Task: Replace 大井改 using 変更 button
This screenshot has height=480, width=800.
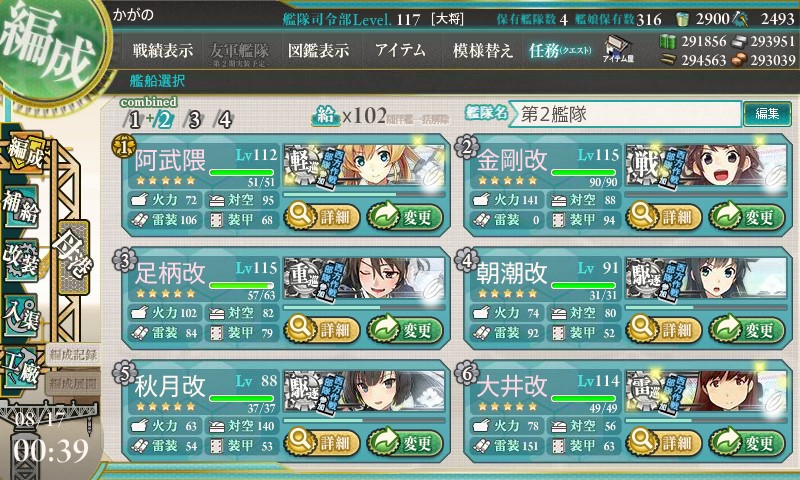Action: [747, 441]
